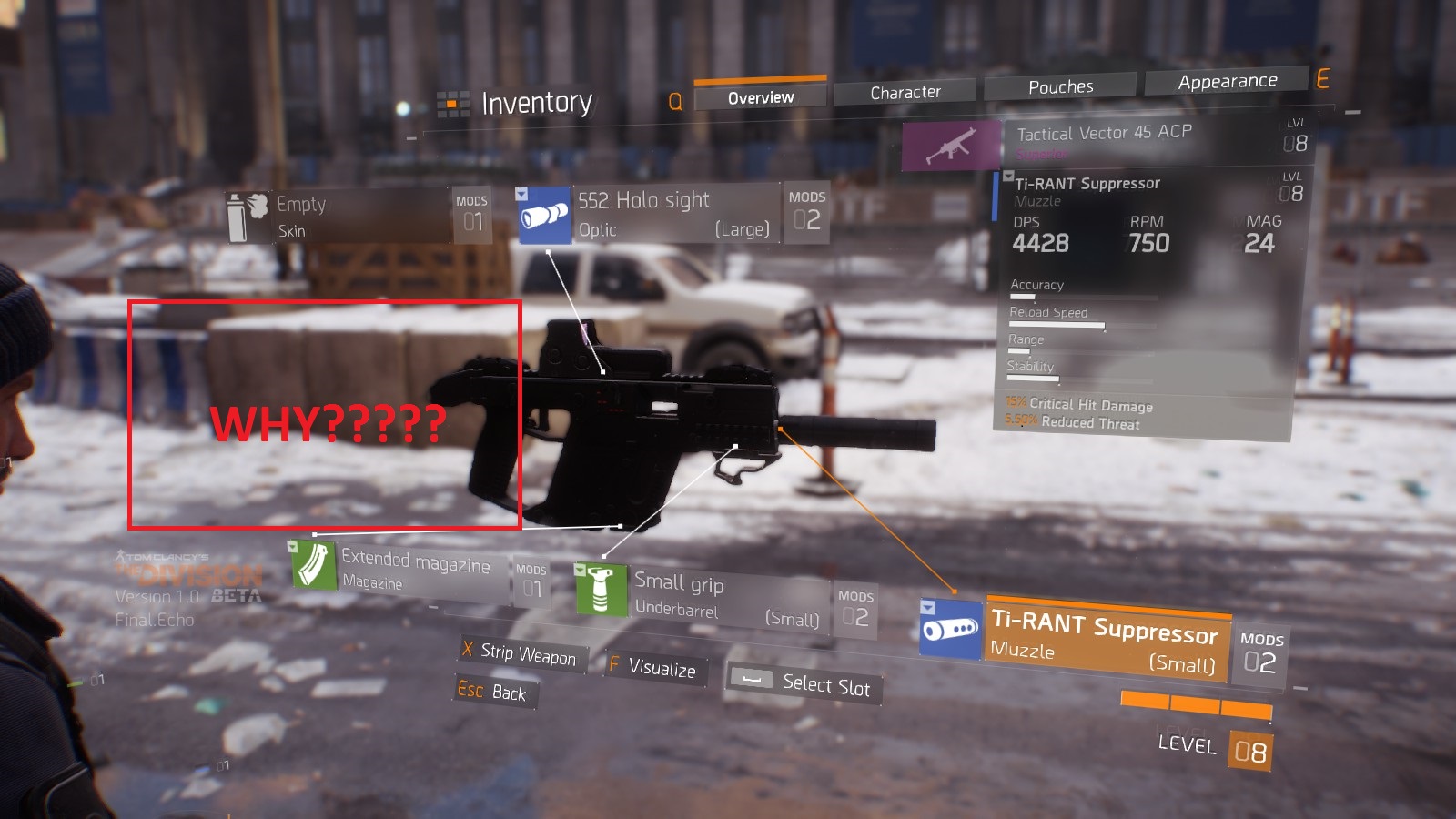Expand the Small grip details arrow

point(581,569)
